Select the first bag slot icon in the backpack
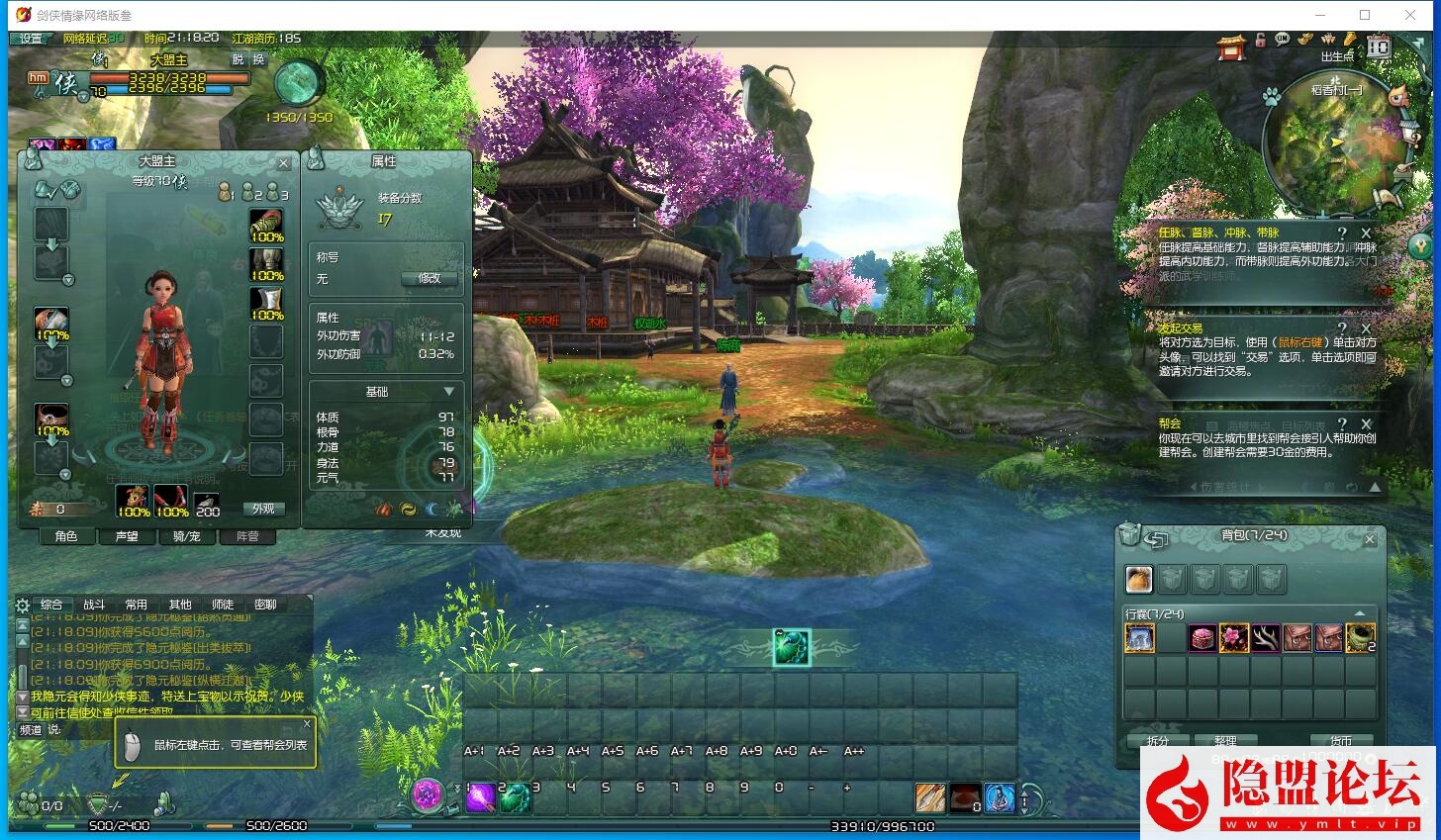Viewport: 1441px width, 840px height. coord(1139,579)
